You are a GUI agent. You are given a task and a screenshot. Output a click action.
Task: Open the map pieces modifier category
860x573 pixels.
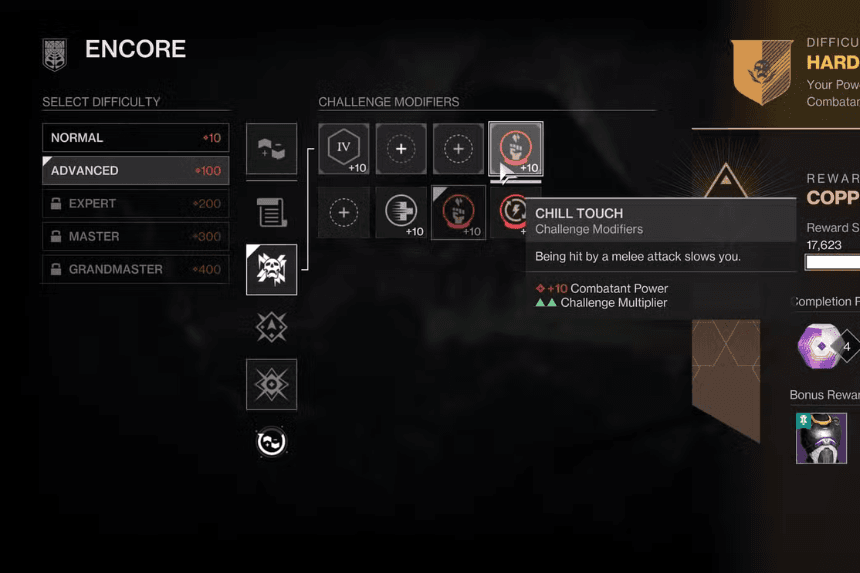point(271,149)
